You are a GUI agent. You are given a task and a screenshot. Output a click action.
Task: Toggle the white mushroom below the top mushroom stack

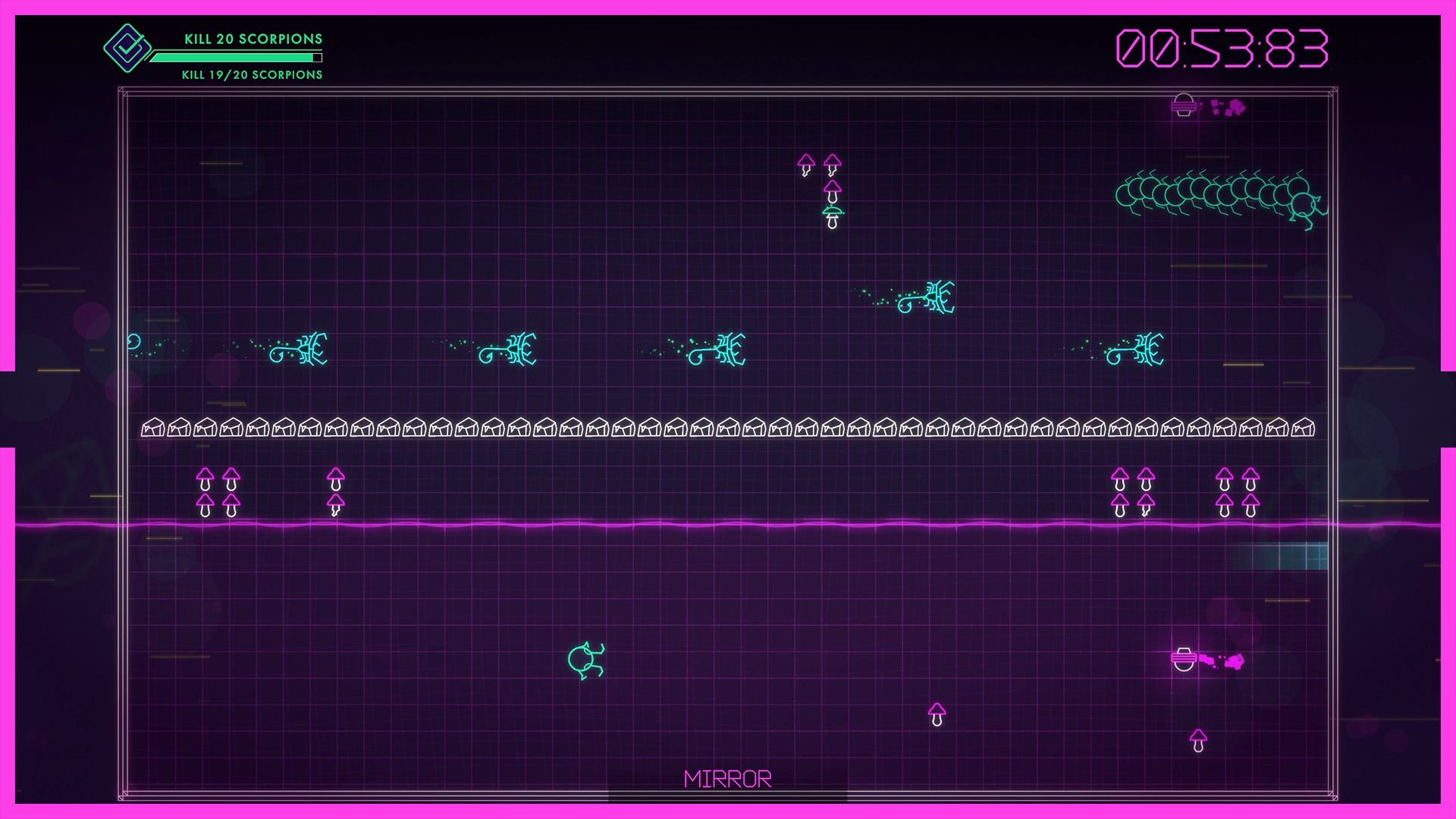click(832, 218)
